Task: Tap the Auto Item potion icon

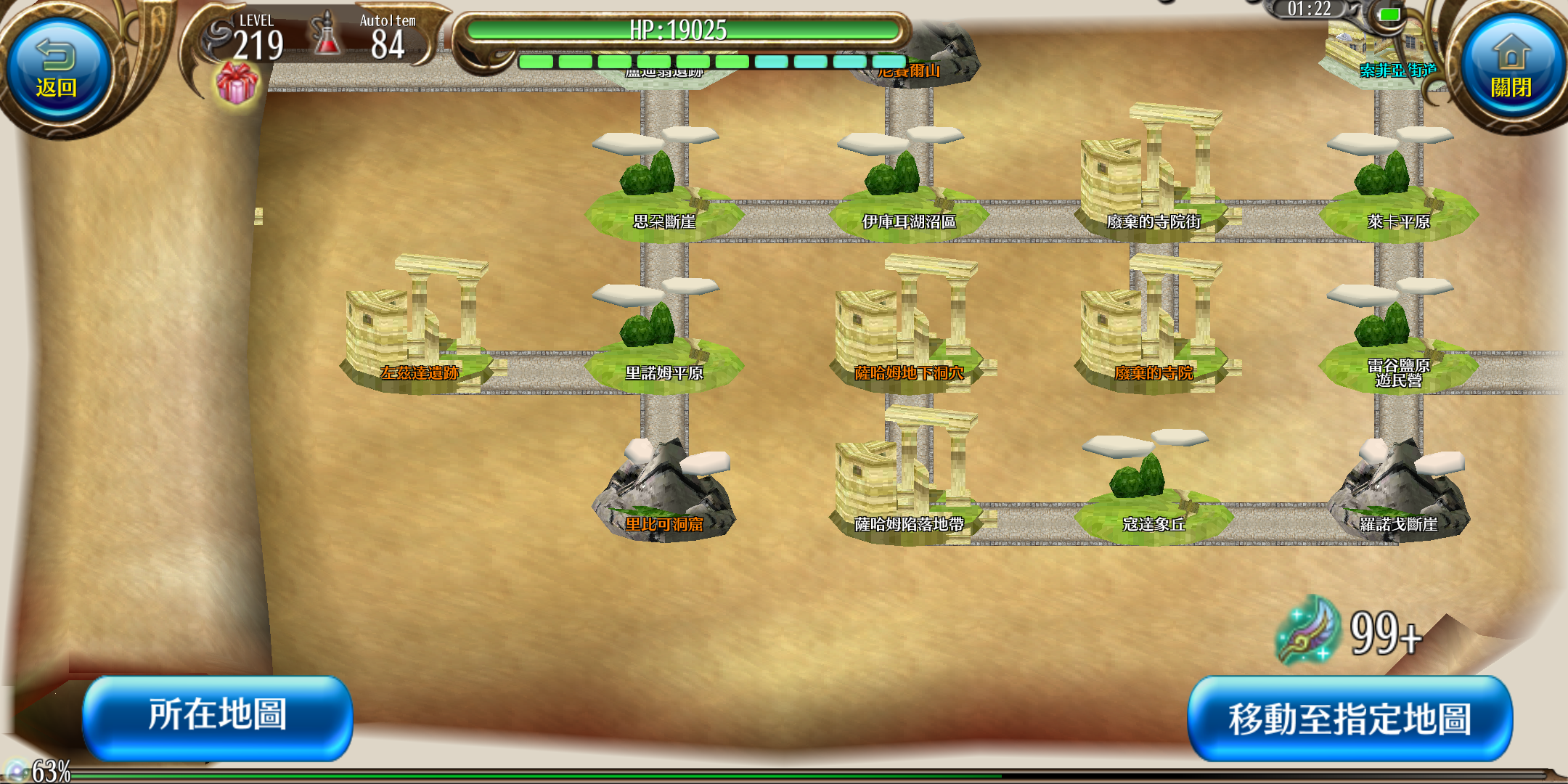Action: (327, 36)
